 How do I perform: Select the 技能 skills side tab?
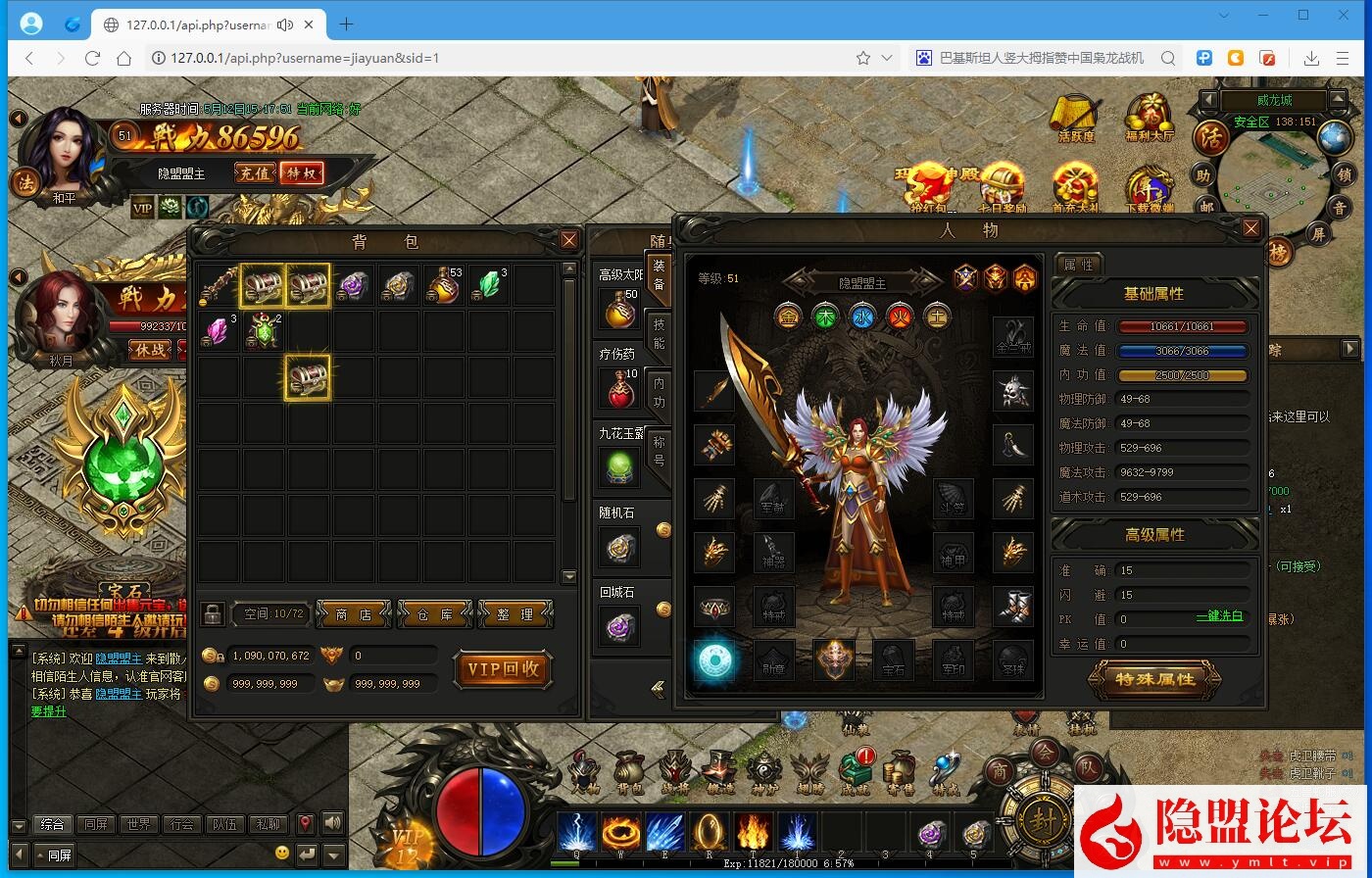[659, 333]
